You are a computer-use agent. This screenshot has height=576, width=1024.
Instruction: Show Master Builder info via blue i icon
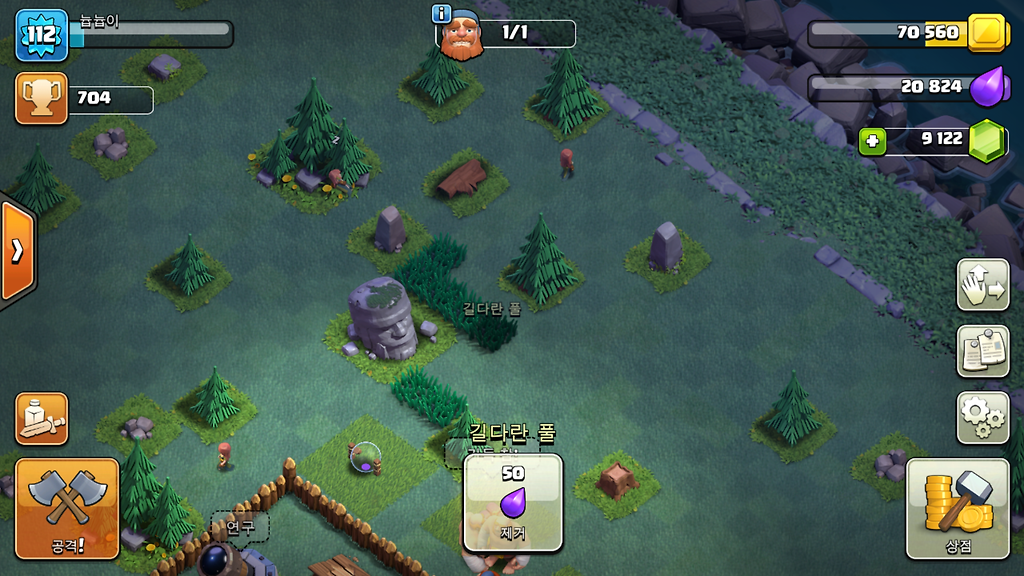pyautogui.click(x=441, y=13)
